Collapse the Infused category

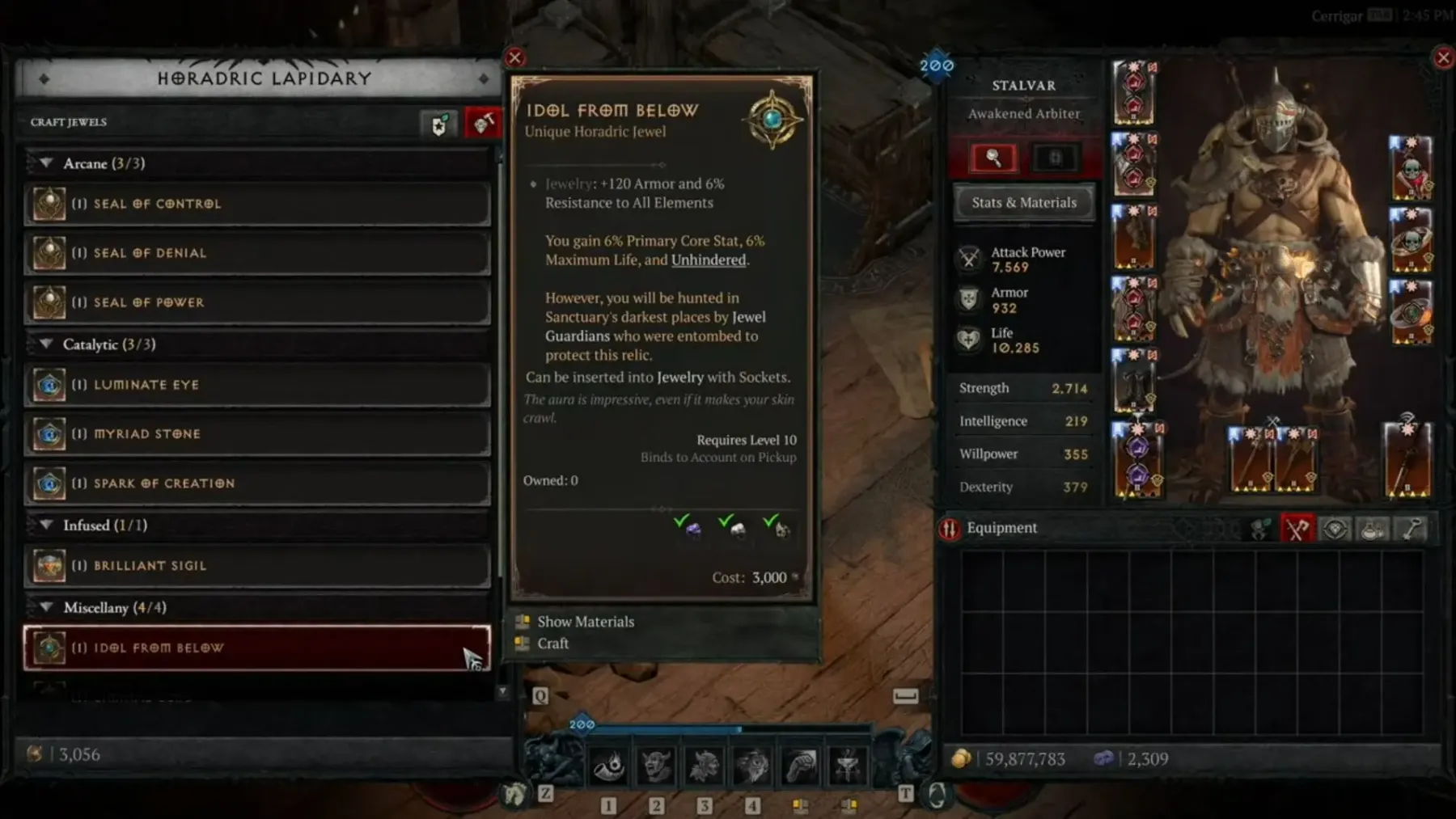[47, 526]
